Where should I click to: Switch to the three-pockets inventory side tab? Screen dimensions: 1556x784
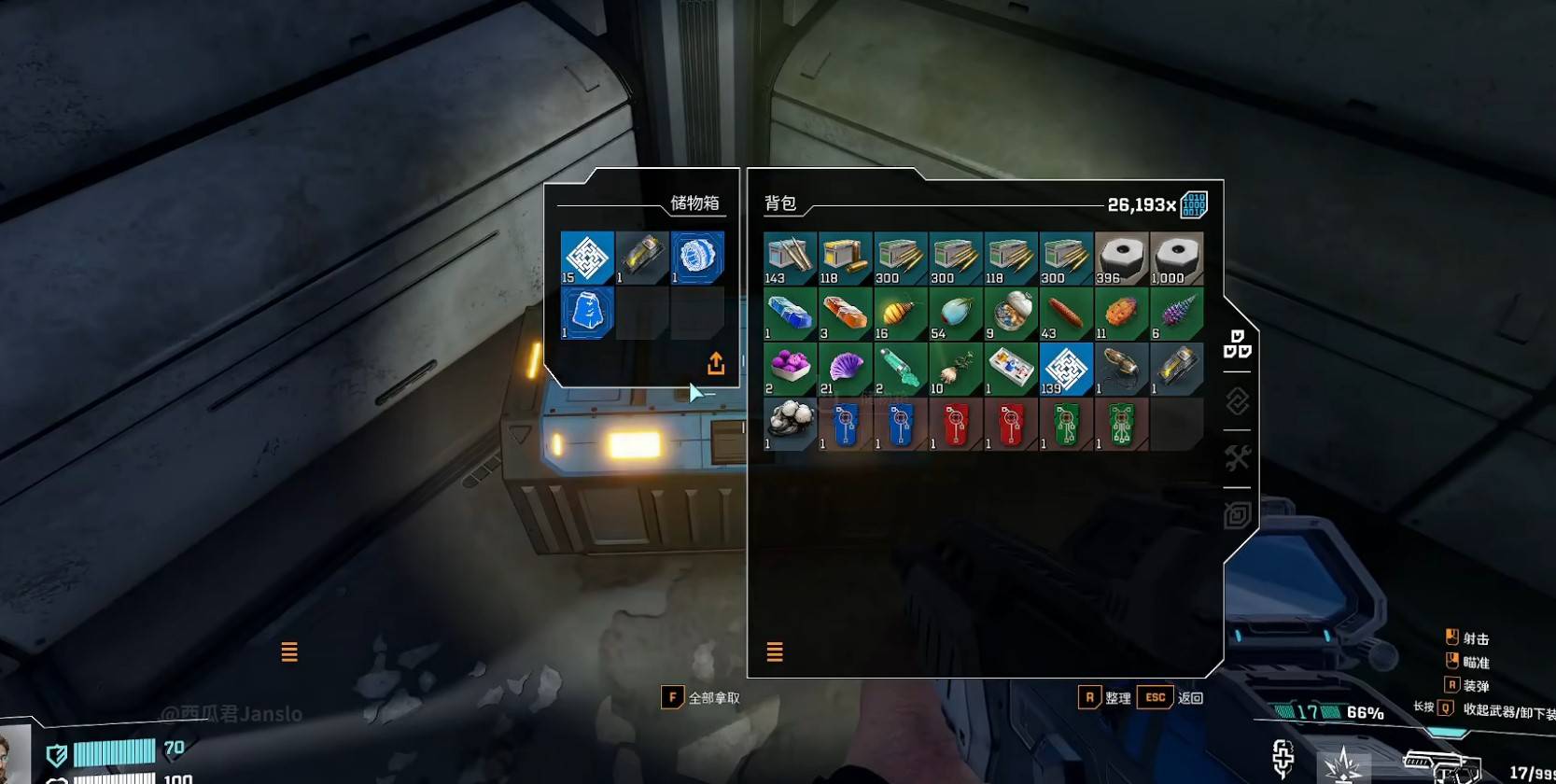tap(1238, 344)
